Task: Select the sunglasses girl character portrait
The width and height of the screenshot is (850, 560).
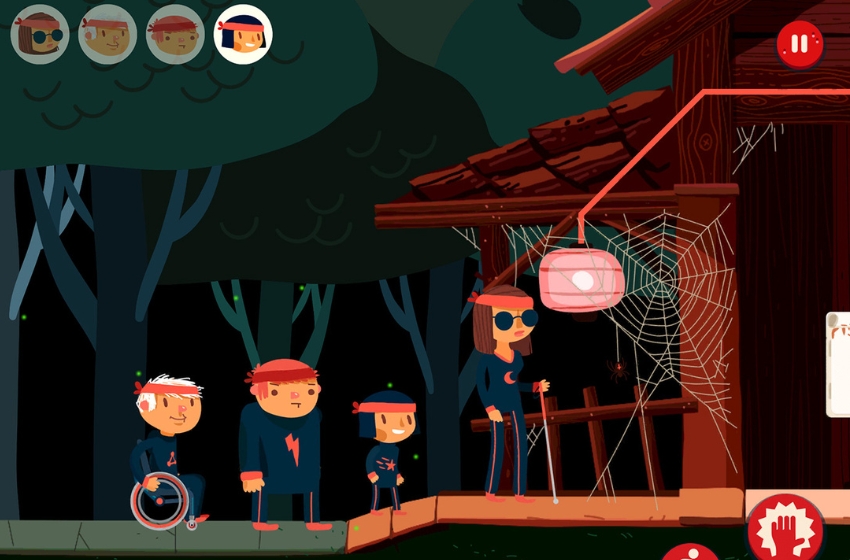Action: coord(40,34)
